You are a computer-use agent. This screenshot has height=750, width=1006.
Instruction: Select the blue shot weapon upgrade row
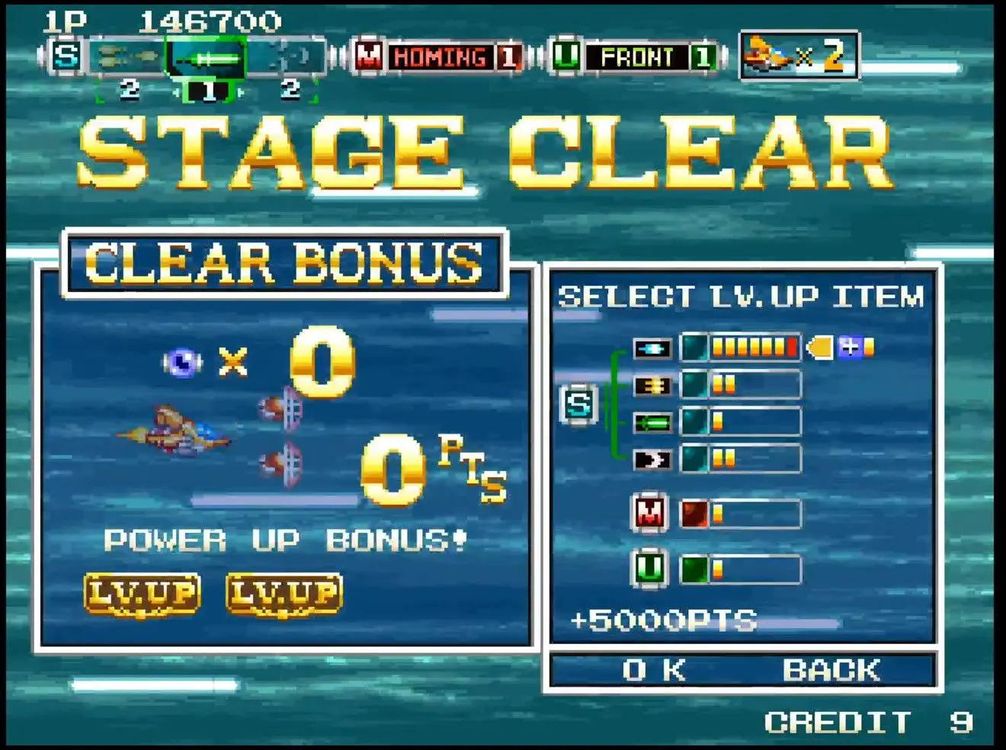(740, 348)
